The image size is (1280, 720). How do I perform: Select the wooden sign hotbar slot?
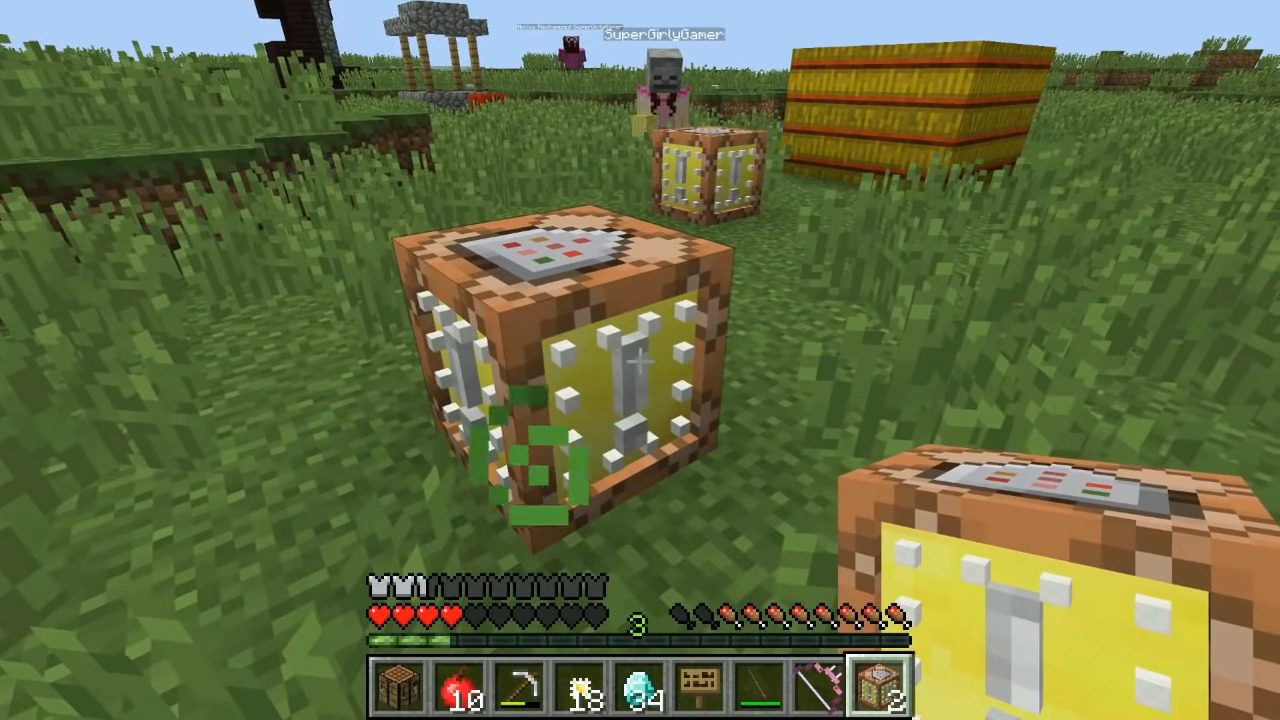pos(700,685)
